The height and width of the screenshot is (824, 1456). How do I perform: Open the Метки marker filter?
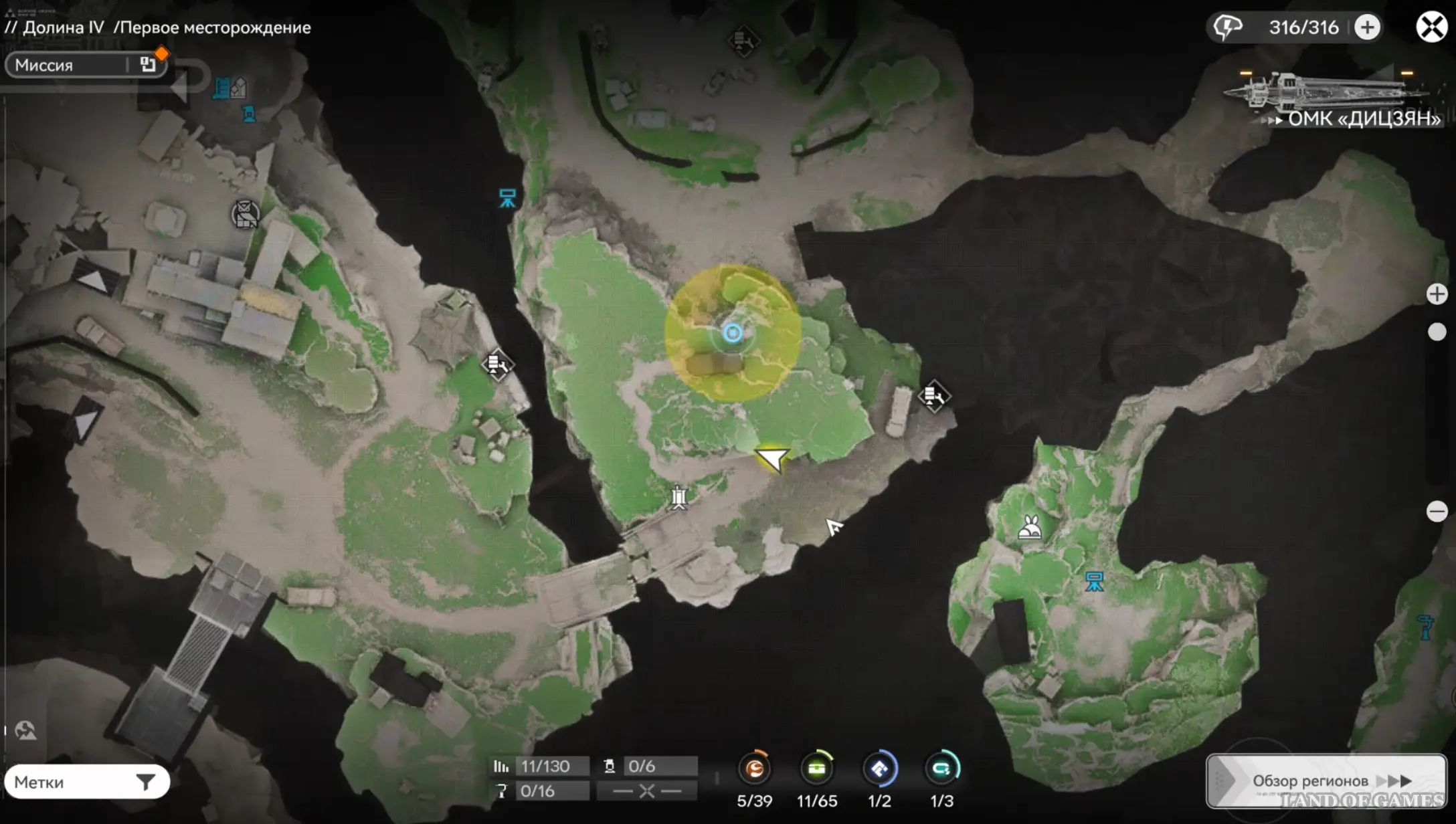(x=87, y=782)
